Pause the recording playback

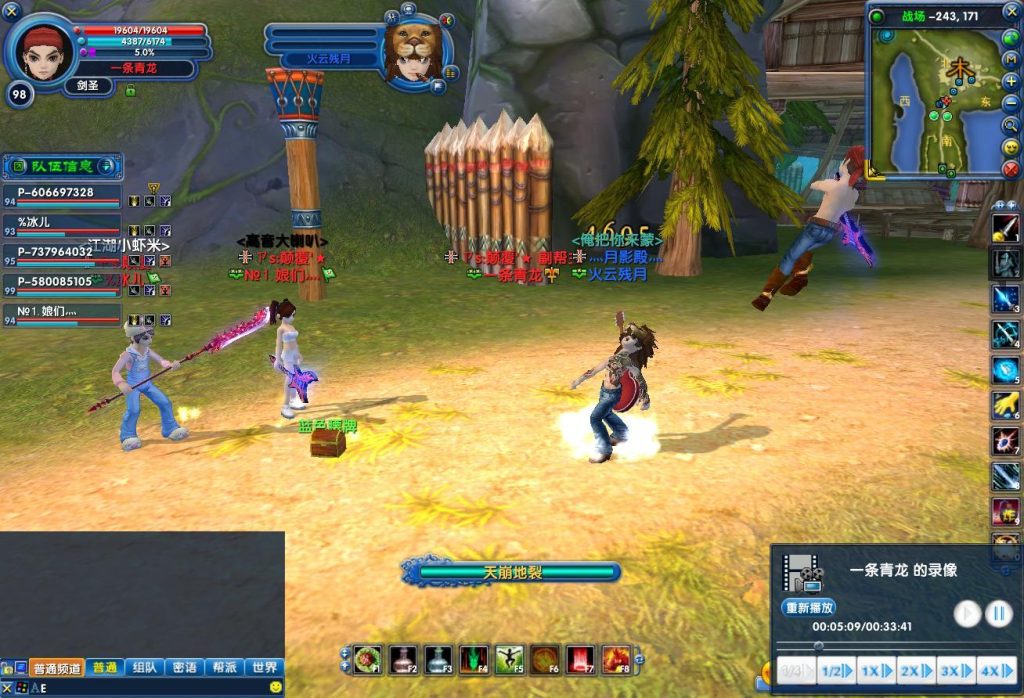[x=999, y=613]
